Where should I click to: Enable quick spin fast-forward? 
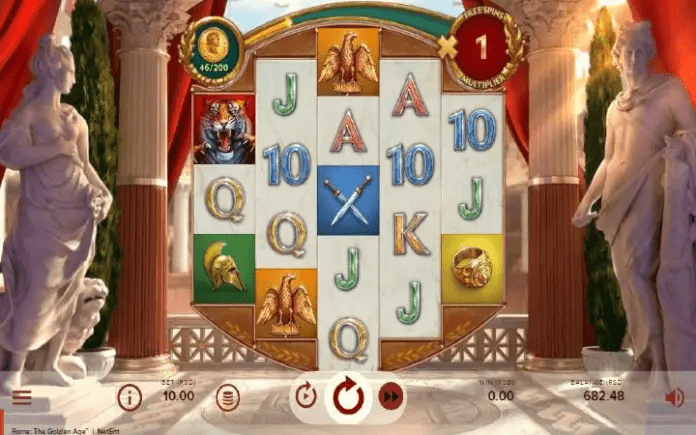pyautogui.click(x=391, y=397)
